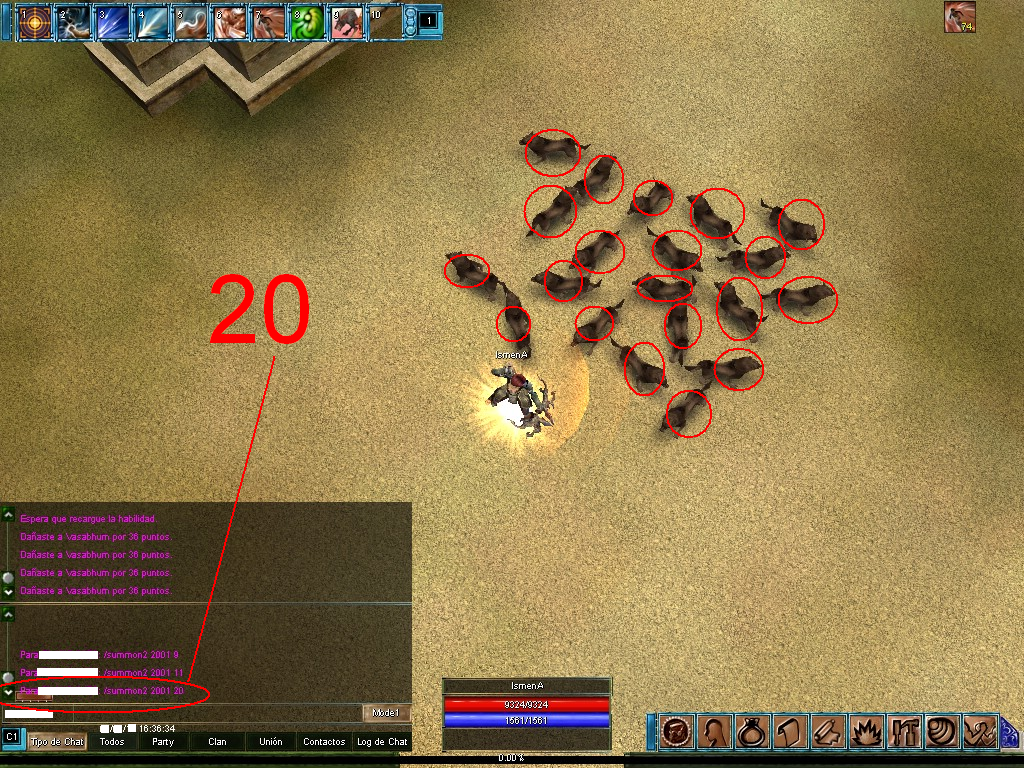
Task: Select the buff icon showing 74
Action: pos(960,17)
